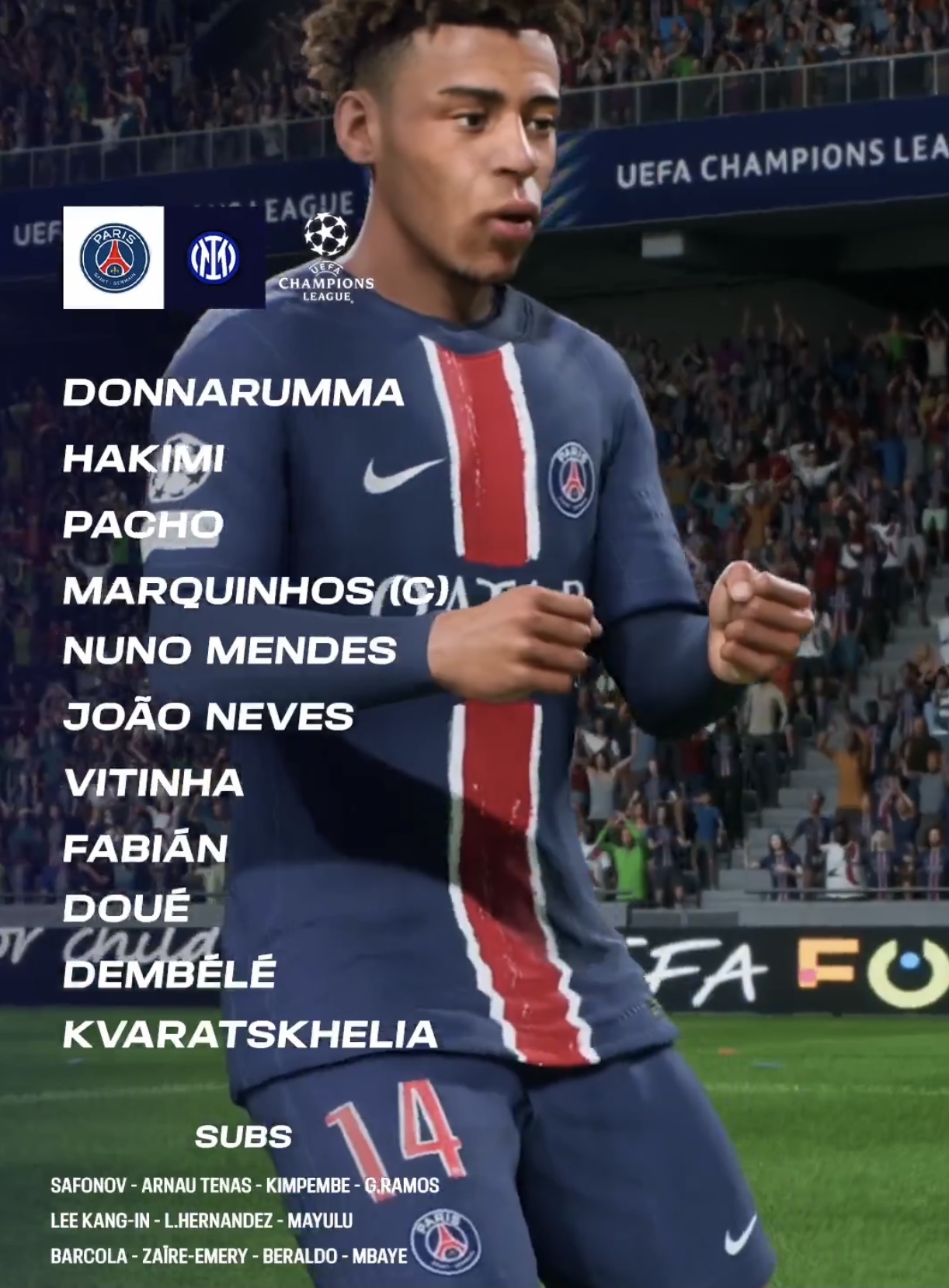Select captain Marquinhos in the lineup

[256, 591]
